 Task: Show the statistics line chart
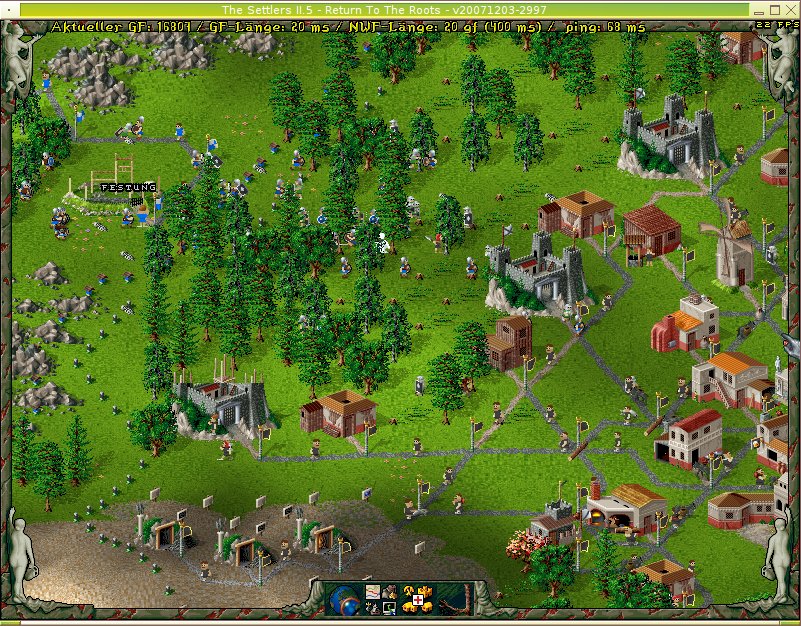pos(372,592)
